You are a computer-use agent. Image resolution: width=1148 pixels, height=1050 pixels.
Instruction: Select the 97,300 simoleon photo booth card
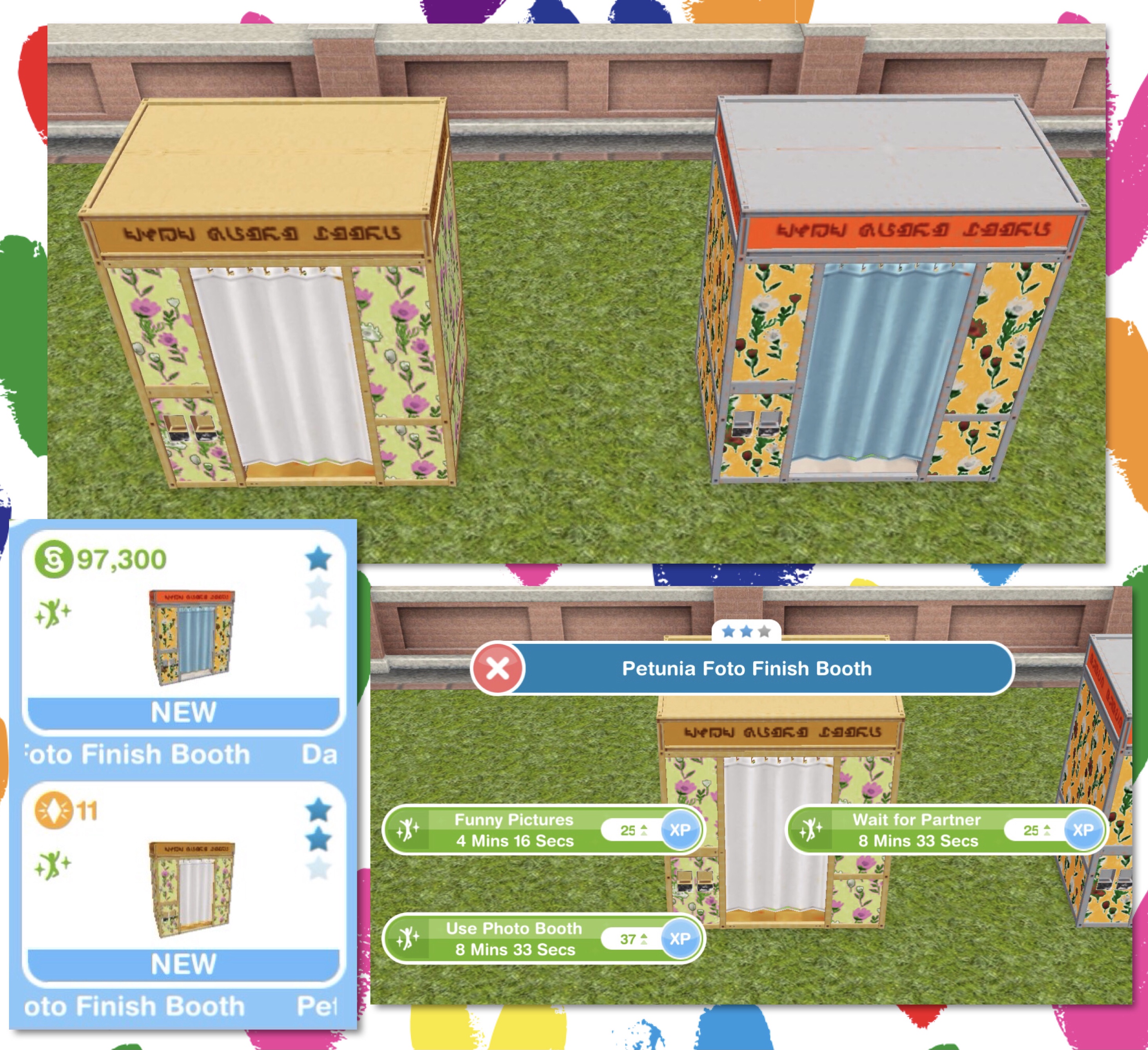(183, 632)
